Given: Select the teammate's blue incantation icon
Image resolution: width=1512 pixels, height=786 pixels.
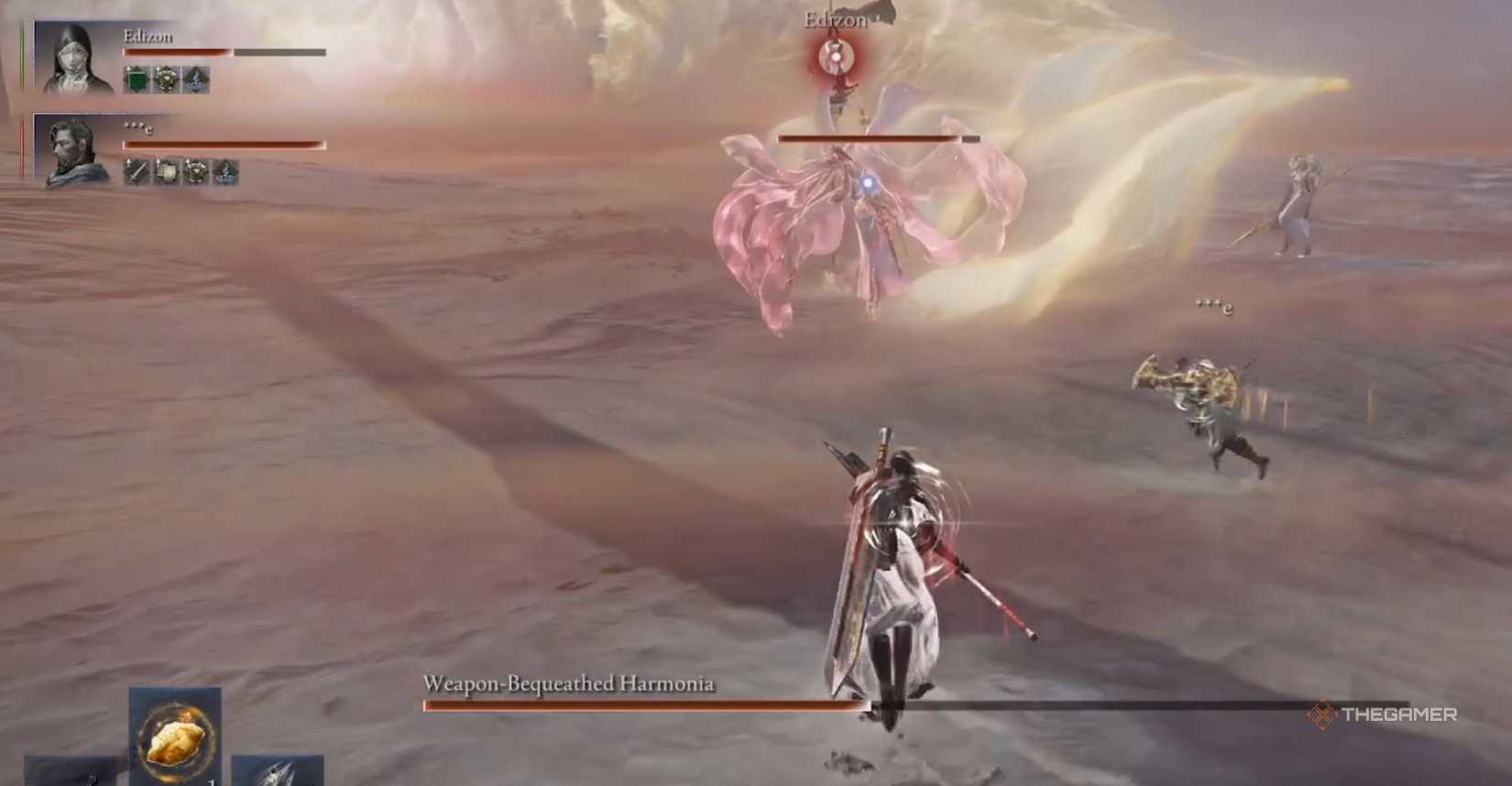Looking at the screenshot, I should pos(225,170).
